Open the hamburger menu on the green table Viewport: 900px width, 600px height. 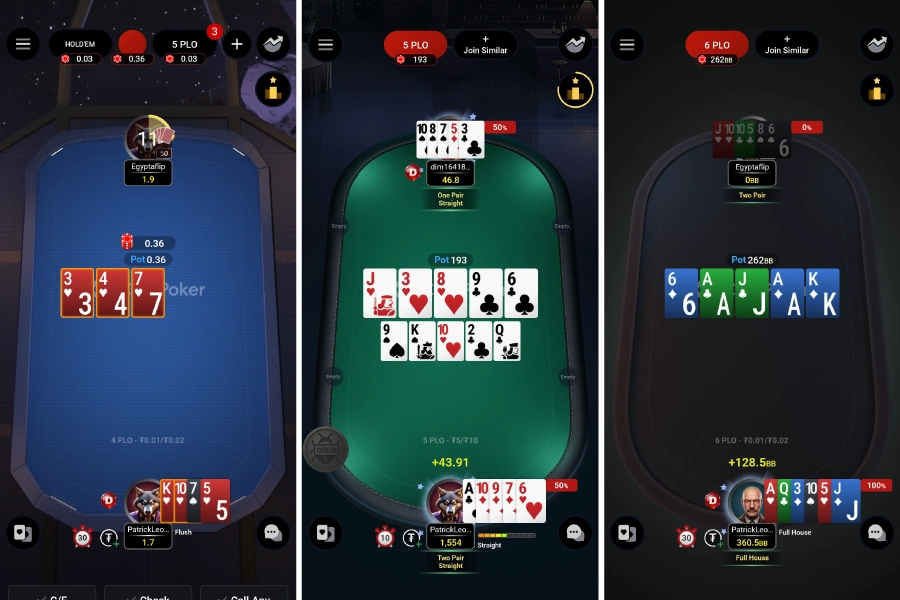[x=324, y=44]
